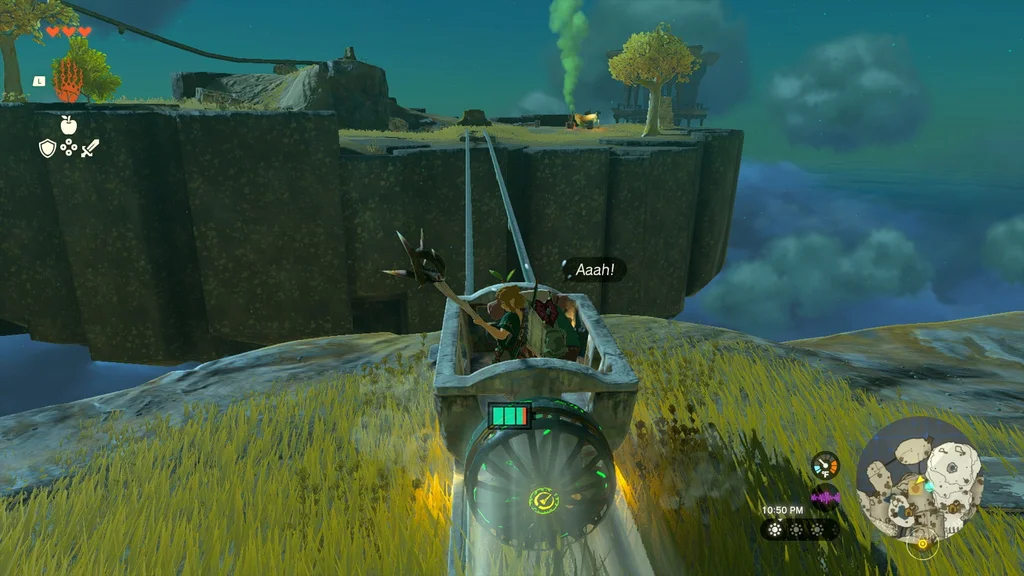This screenshot has height=576, width=1024.
Task: Select the apple quick-item icon
Action: click(x=68, y=124)
